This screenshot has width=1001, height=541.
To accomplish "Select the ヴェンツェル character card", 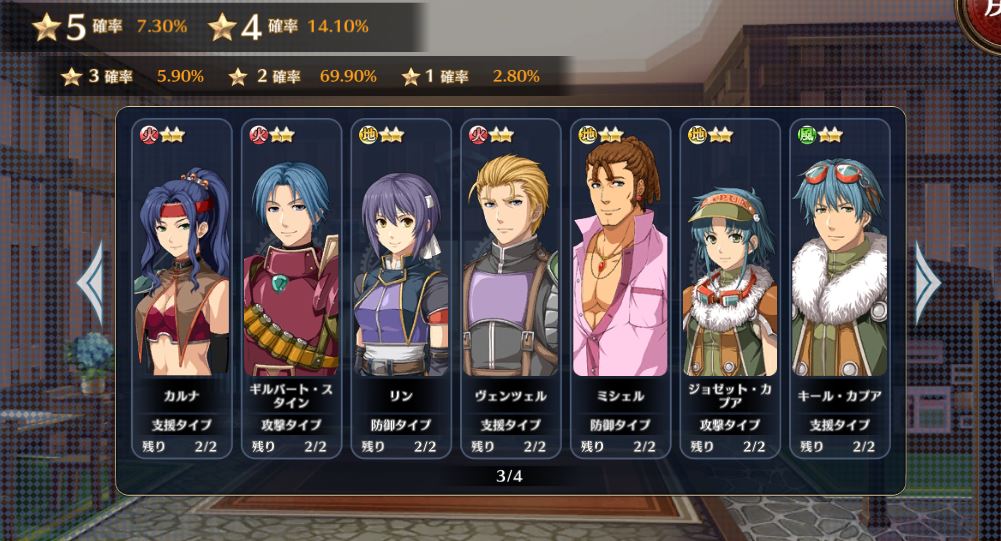I will click(x=510, y=288).
